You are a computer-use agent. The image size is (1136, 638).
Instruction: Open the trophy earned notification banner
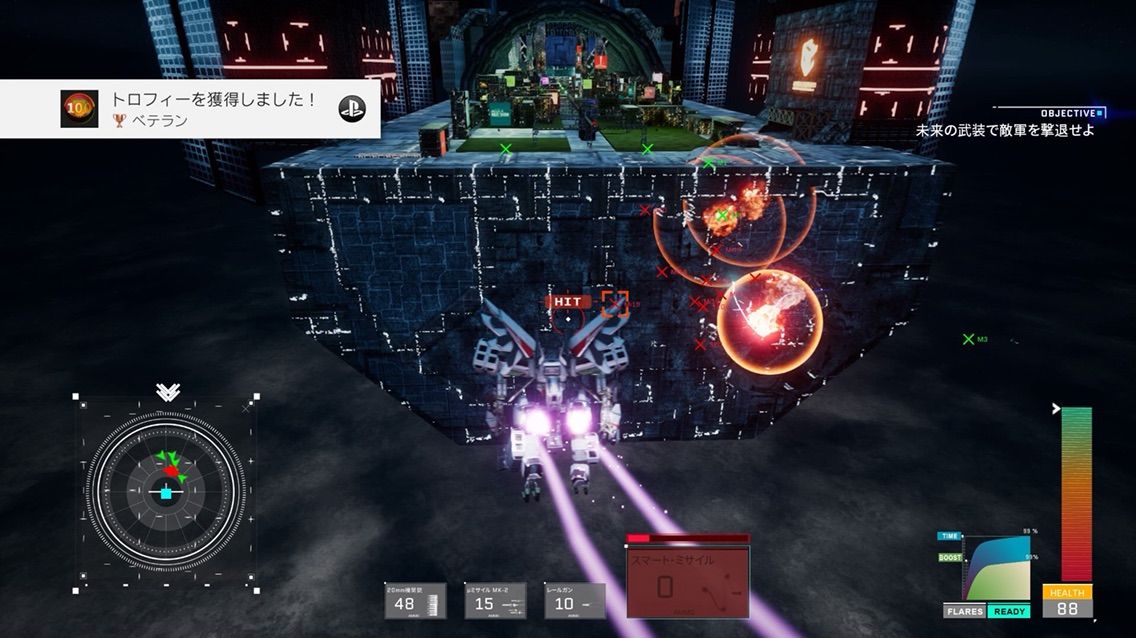pyautogui.click(x=190, y=109)
